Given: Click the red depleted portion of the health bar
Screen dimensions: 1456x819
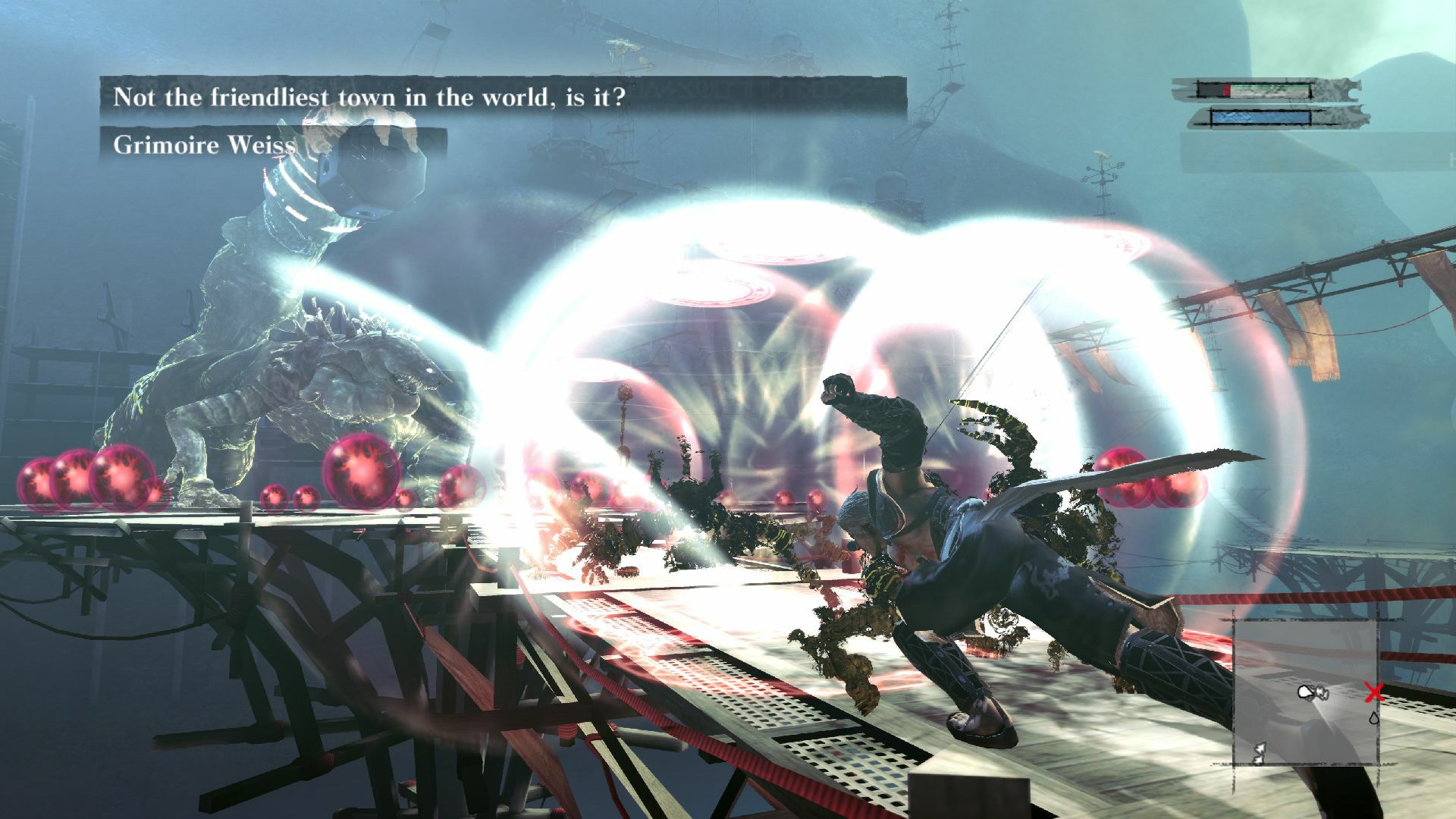Looking at the screenshot, I should tap(1227, 89).
